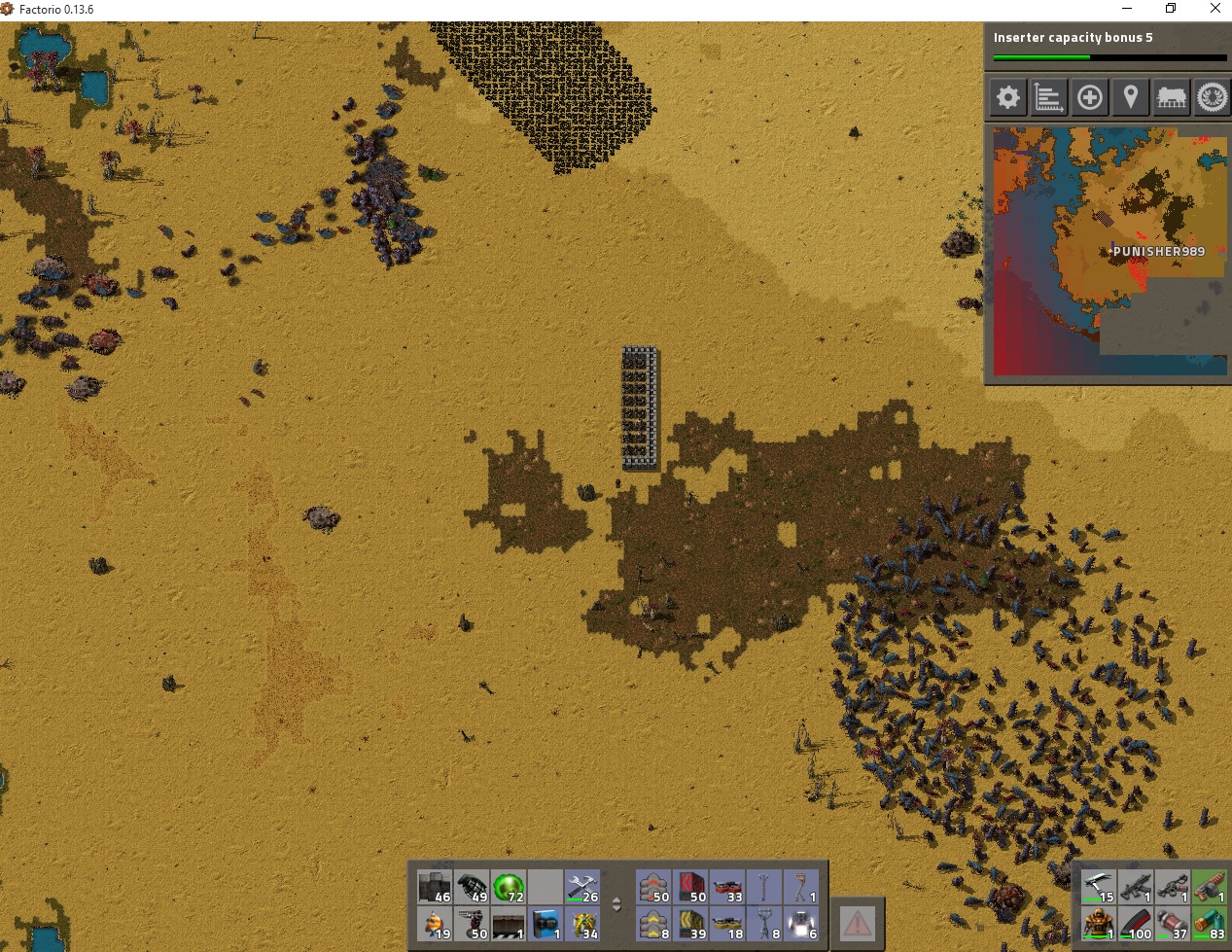Select the flamethrower weapon slot
This screenshot has height=952, width=1232.
tap(1210, 888)
